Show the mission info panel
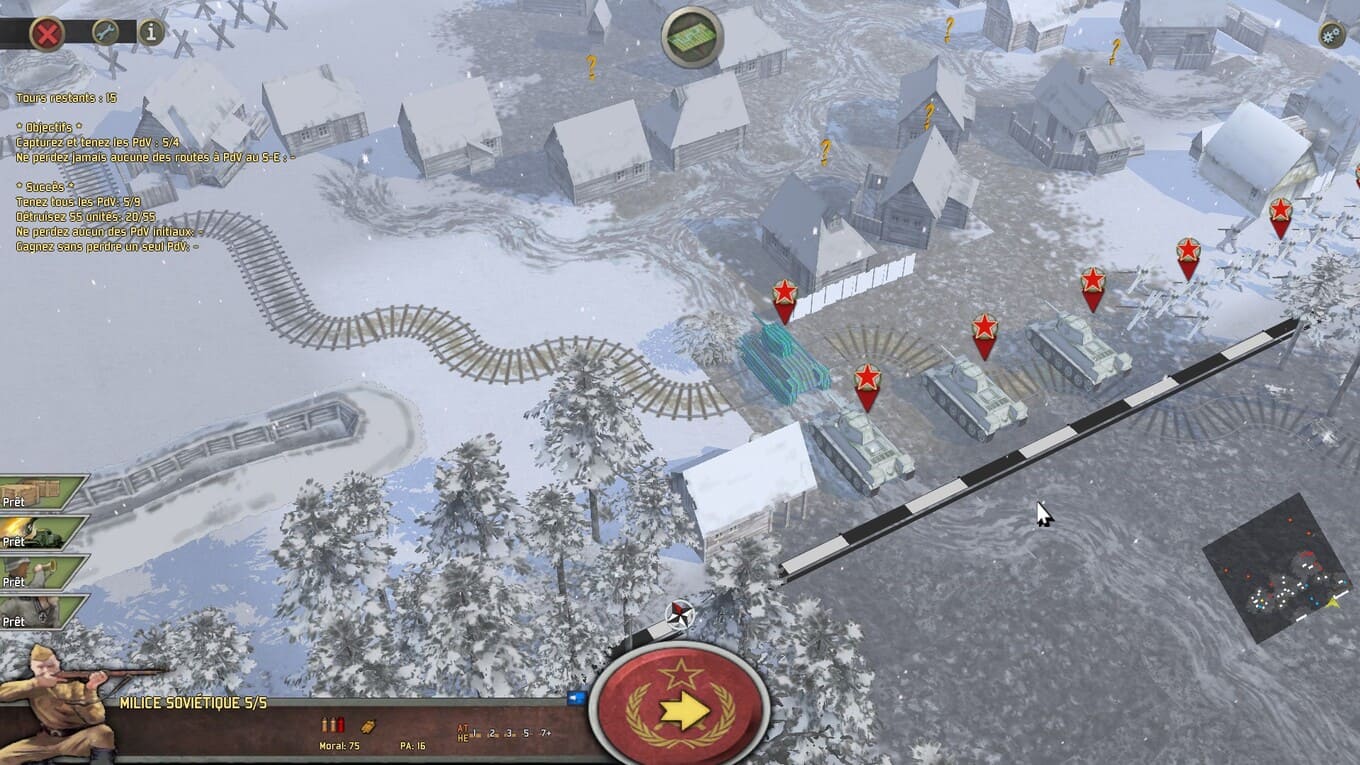The image size is (1360, 765). pos(151,32)
